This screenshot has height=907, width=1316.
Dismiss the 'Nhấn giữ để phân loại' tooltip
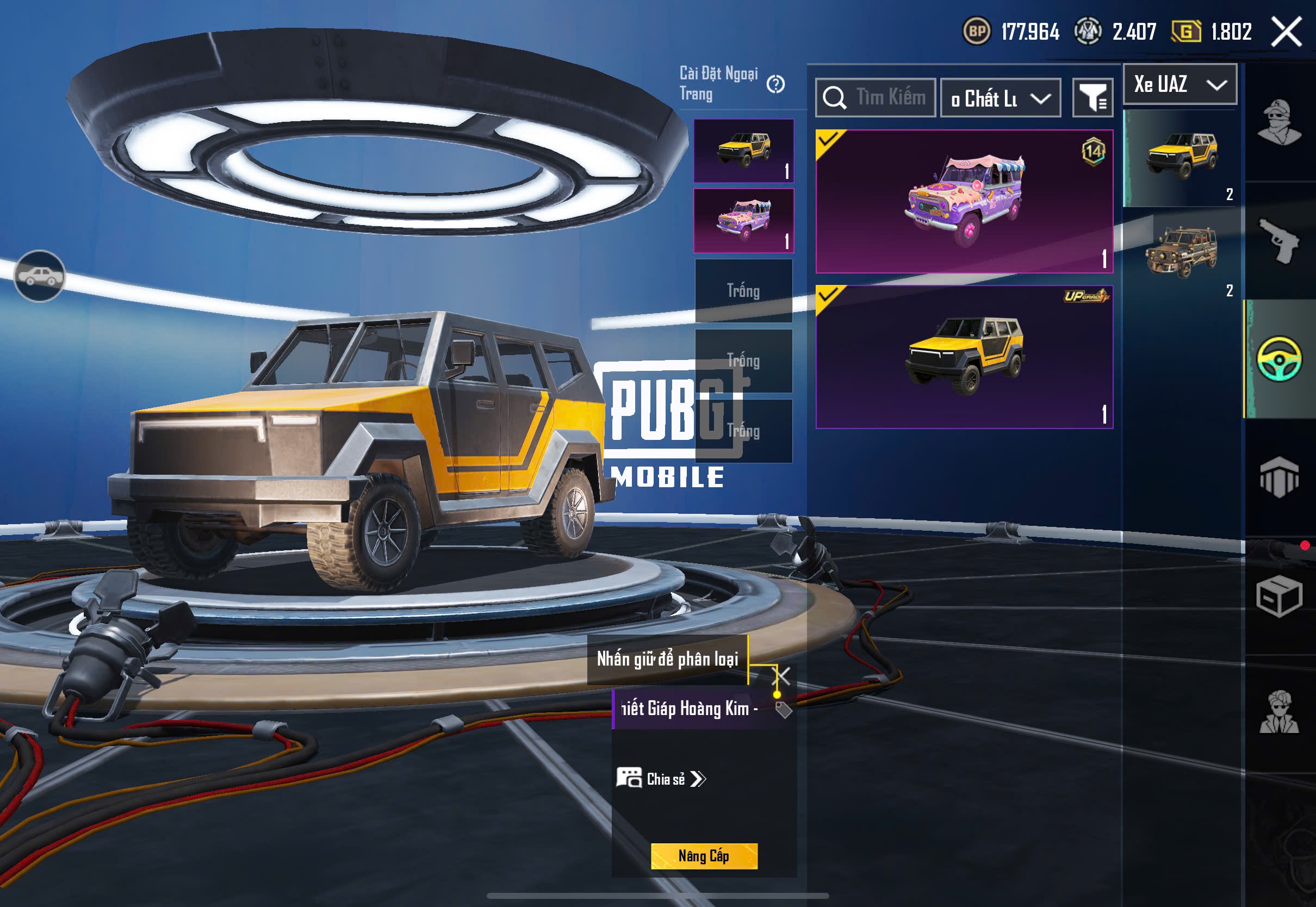(782, 676)
